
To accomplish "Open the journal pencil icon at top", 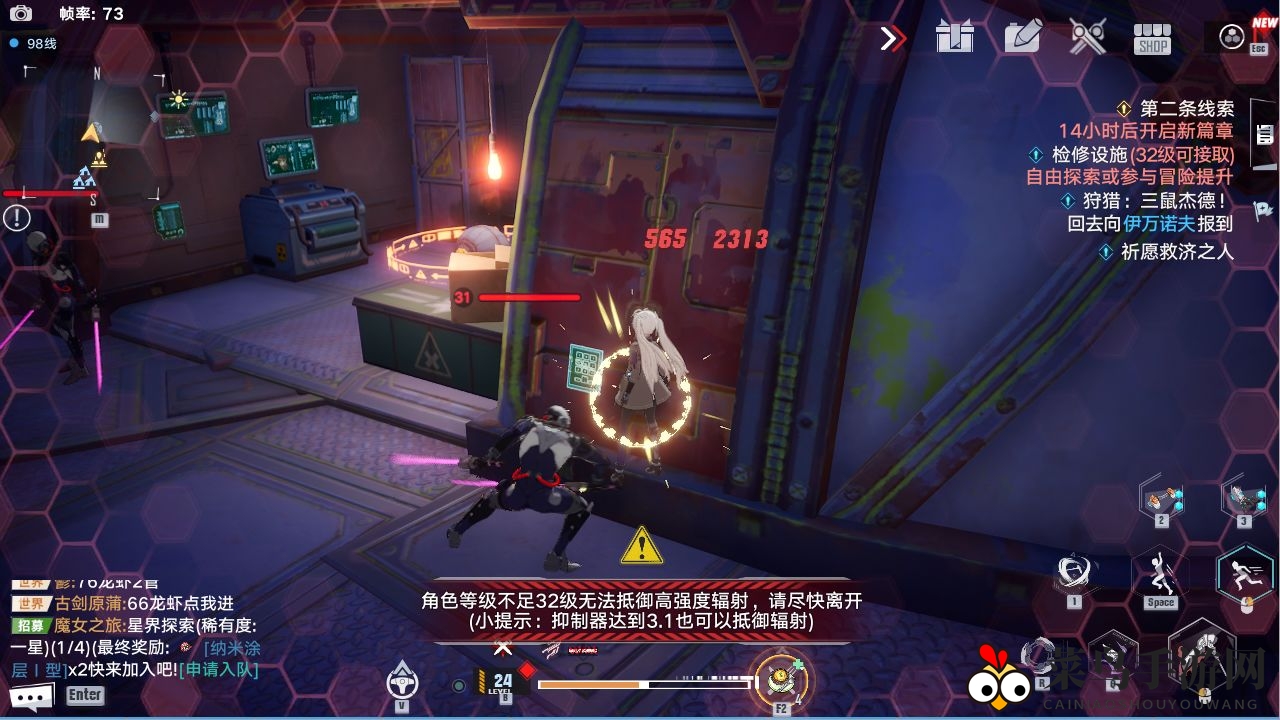I will coord(1021,37).
